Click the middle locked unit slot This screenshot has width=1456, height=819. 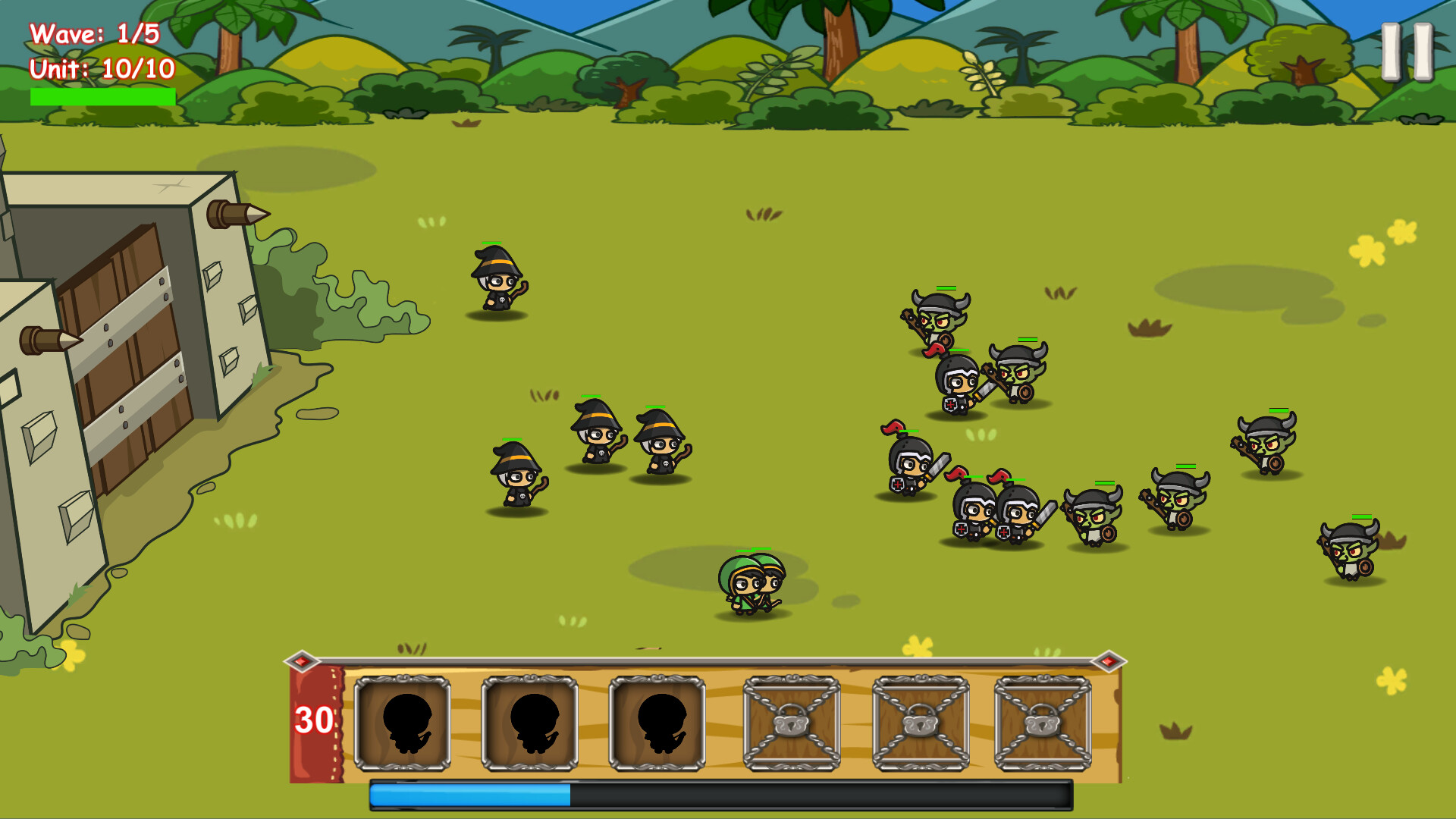click(921, 724)
